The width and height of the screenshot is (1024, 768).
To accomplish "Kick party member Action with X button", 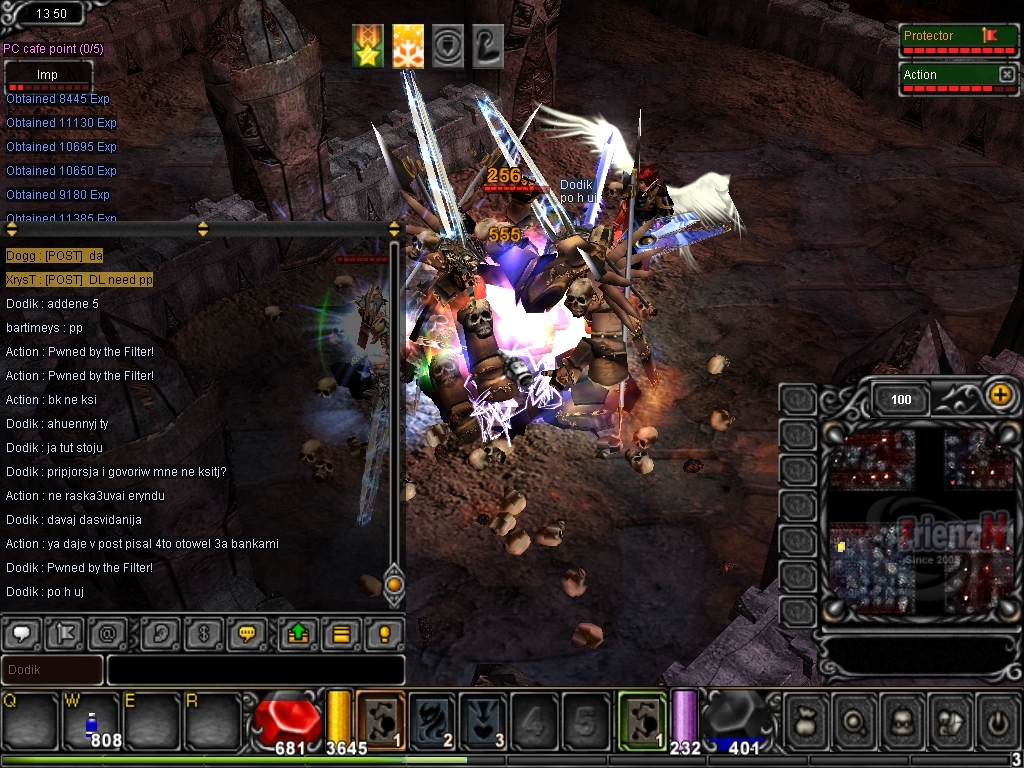I will (1006, 75).
